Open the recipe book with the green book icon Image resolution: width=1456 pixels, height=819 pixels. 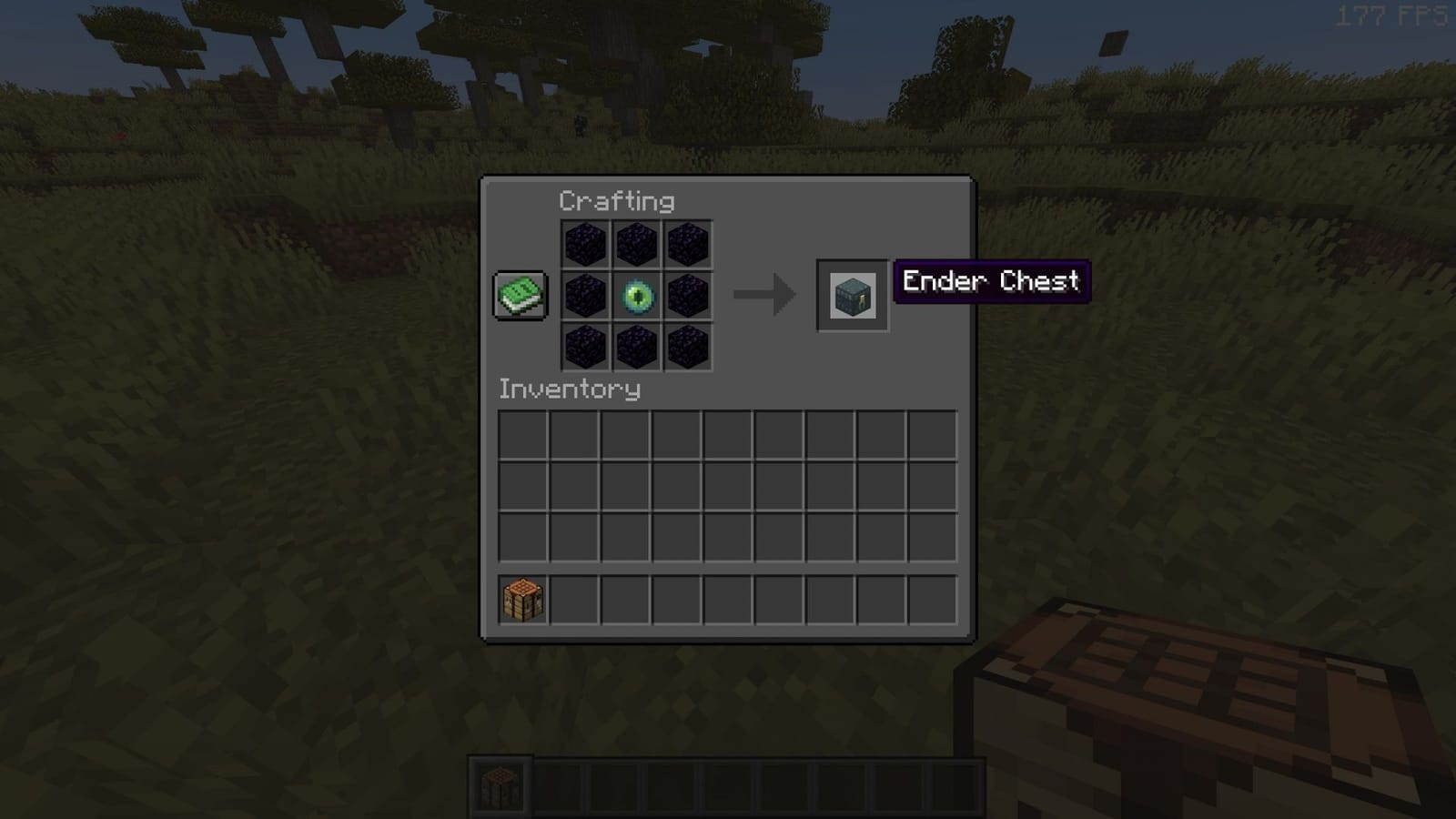520,296
